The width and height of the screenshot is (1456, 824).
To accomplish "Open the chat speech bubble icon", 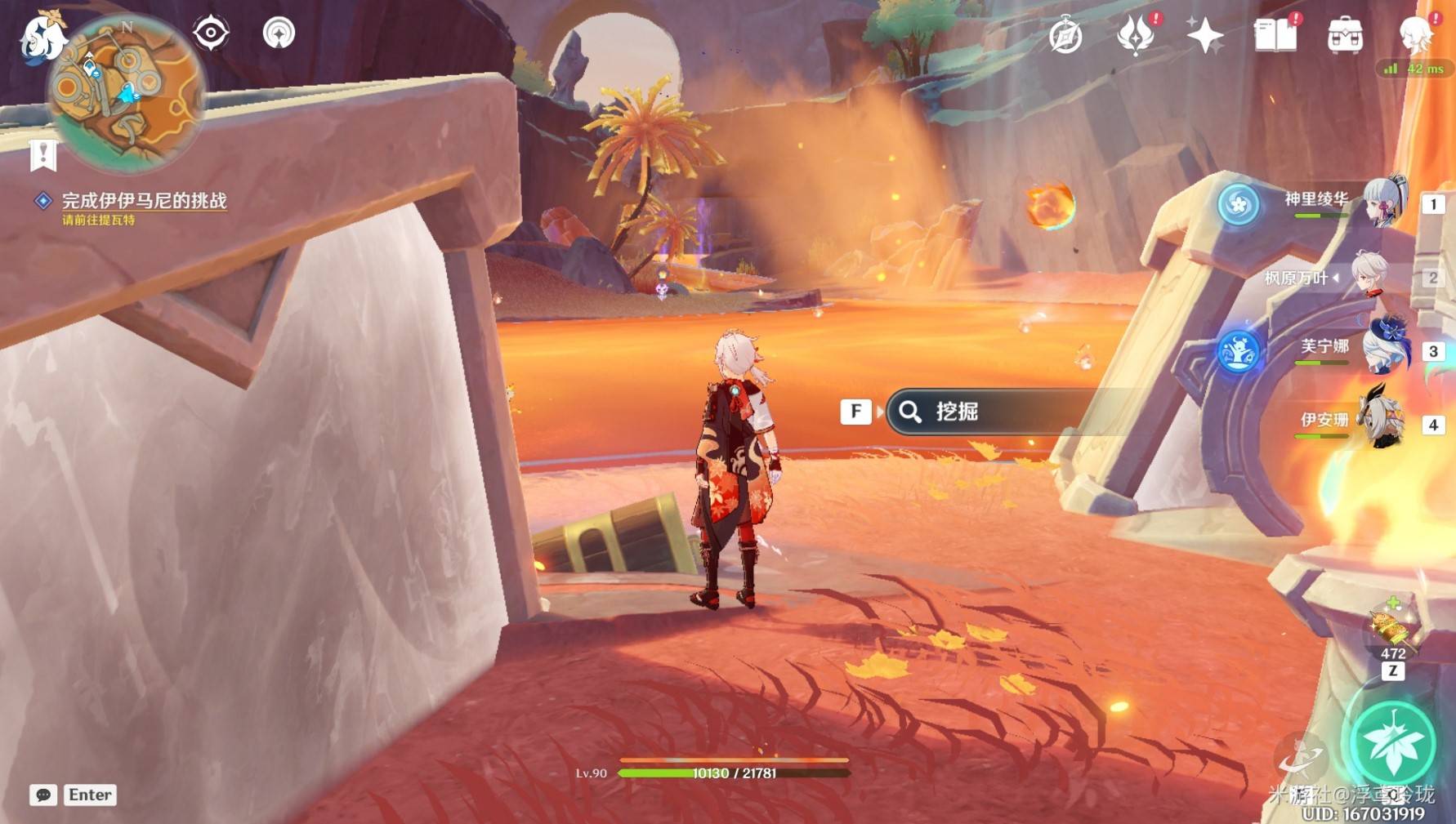I will point(43,795).
